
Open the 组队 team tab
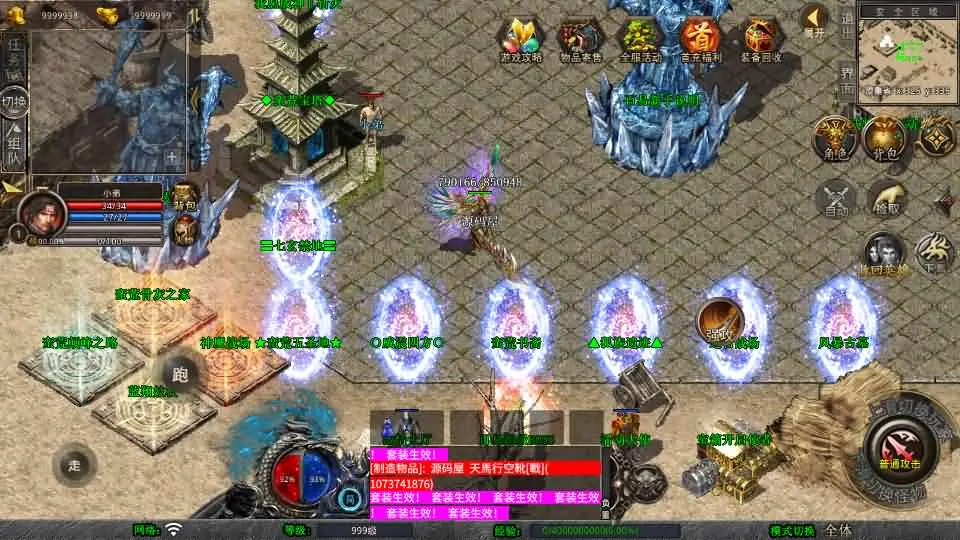pyautogui.click(x=14, y=147)
